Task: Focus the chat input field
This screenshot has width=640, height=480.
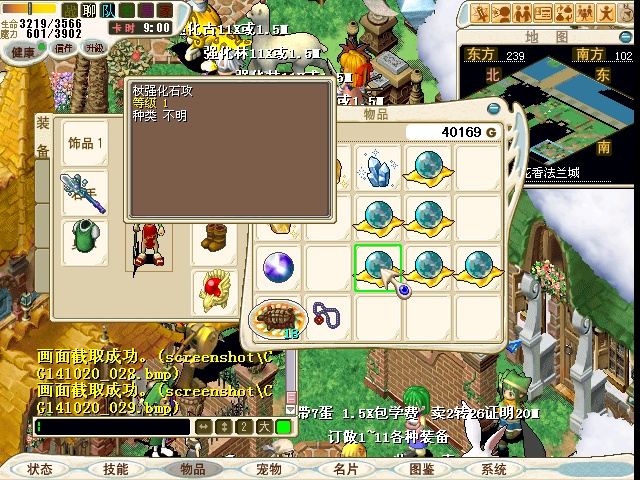Action: click(x=110, y=427)
